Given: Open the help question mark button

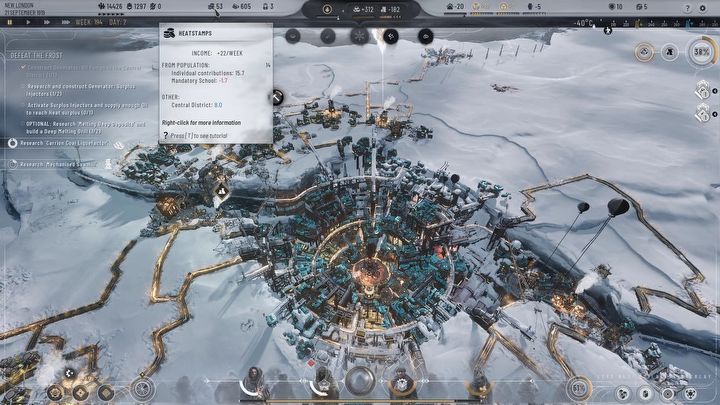Looking at the screenshot, I should (687, 7).
